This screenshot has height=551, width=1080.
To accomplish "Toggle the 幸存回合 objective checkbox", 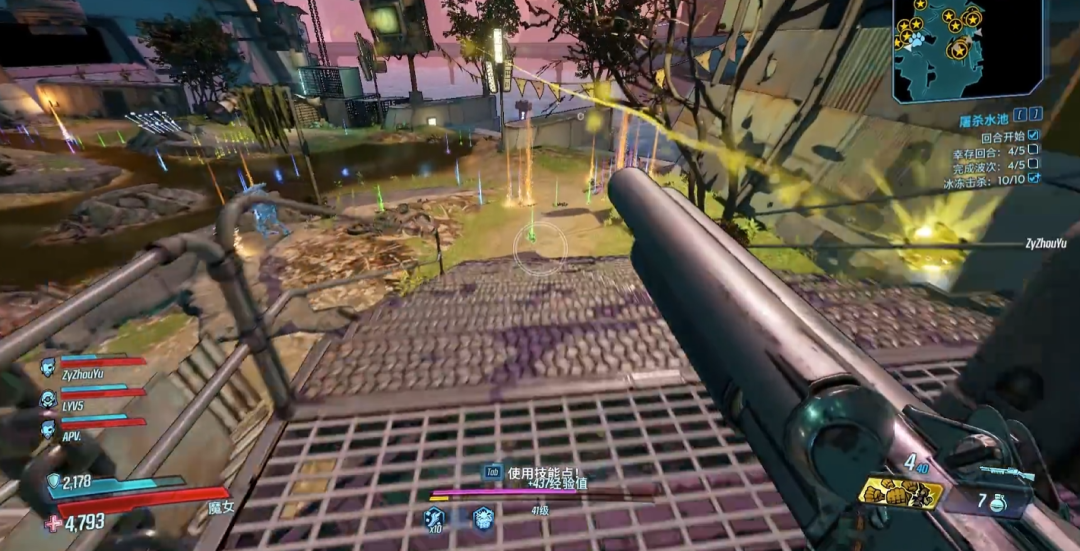I will coord(1033,150).
